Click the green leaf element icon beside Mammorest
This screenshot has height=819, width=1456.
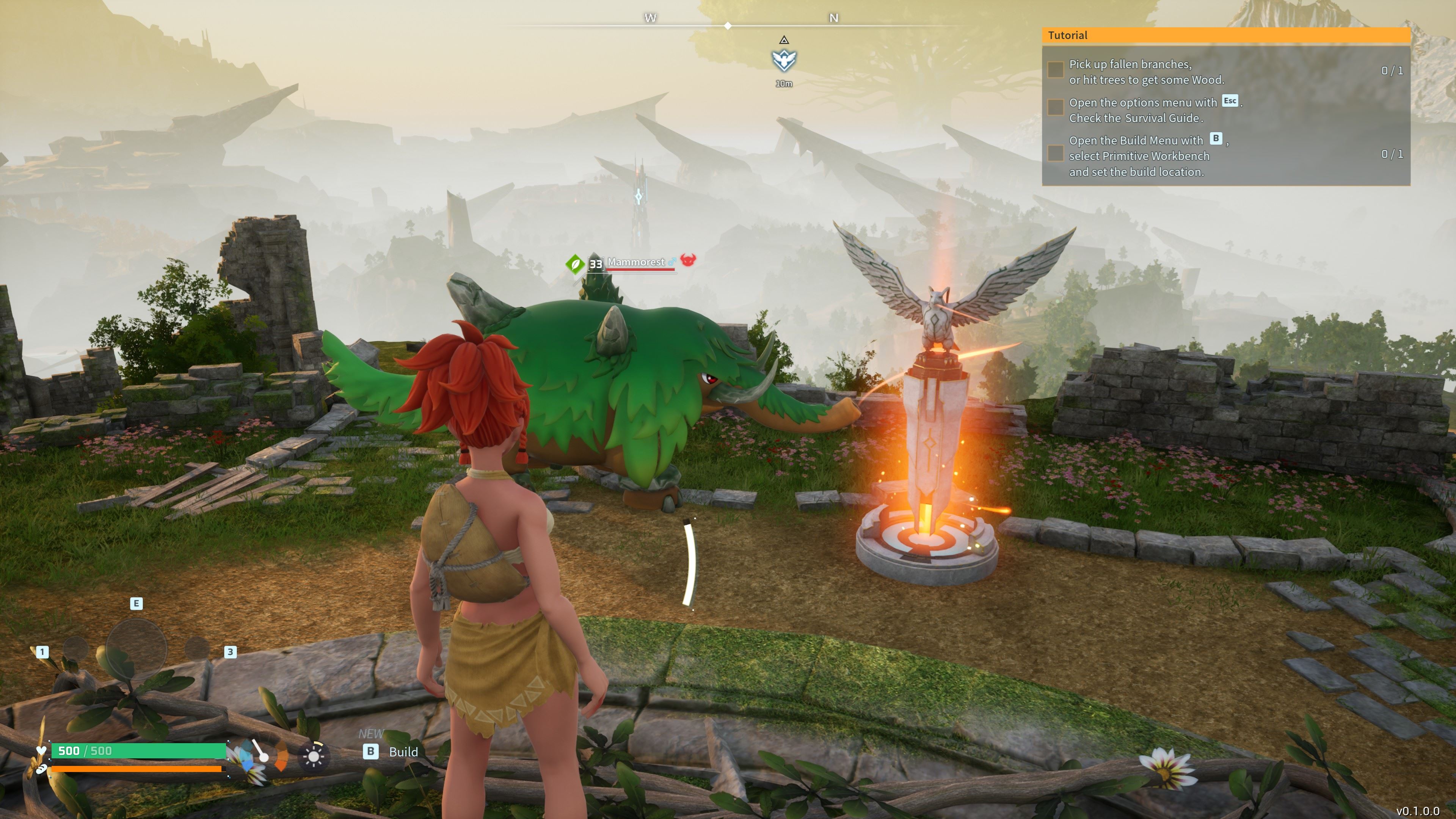(x=575, y=264)
